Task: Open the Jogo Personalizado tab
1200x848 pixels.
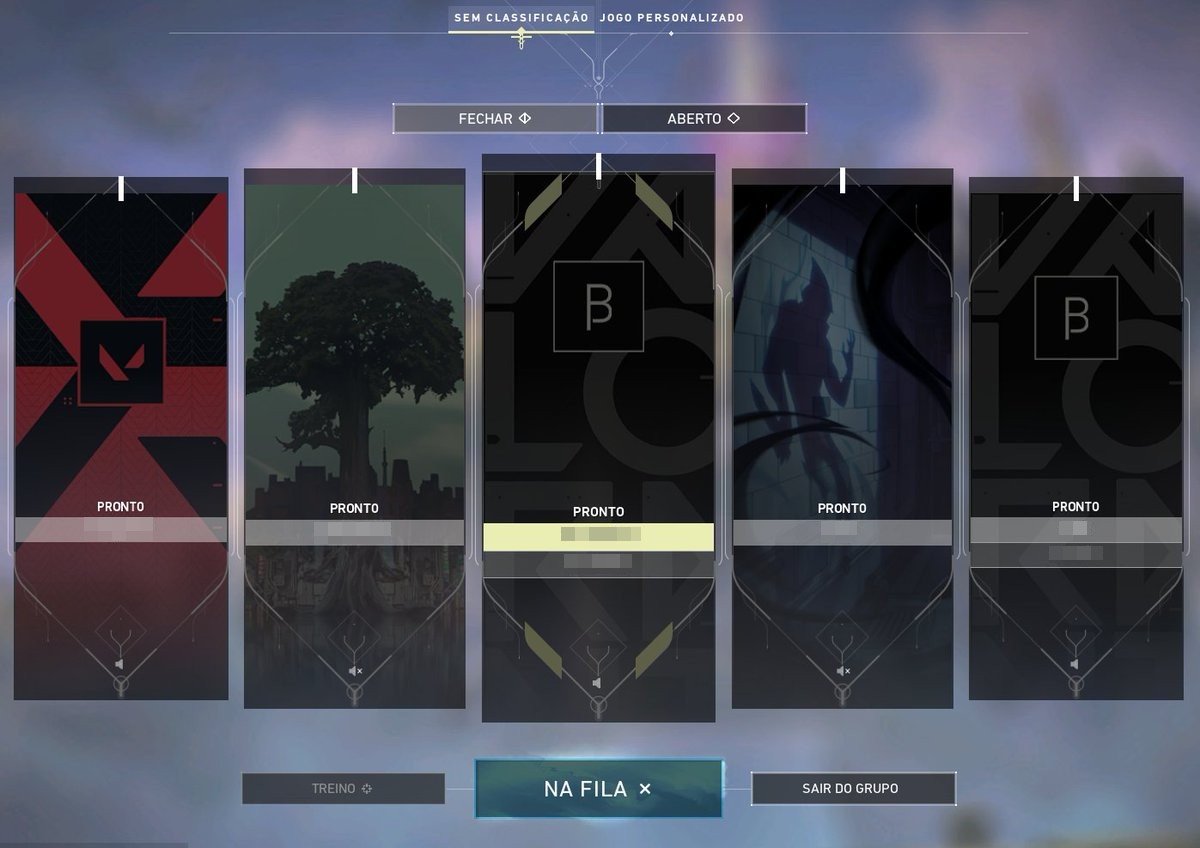Action: (671, 18)
